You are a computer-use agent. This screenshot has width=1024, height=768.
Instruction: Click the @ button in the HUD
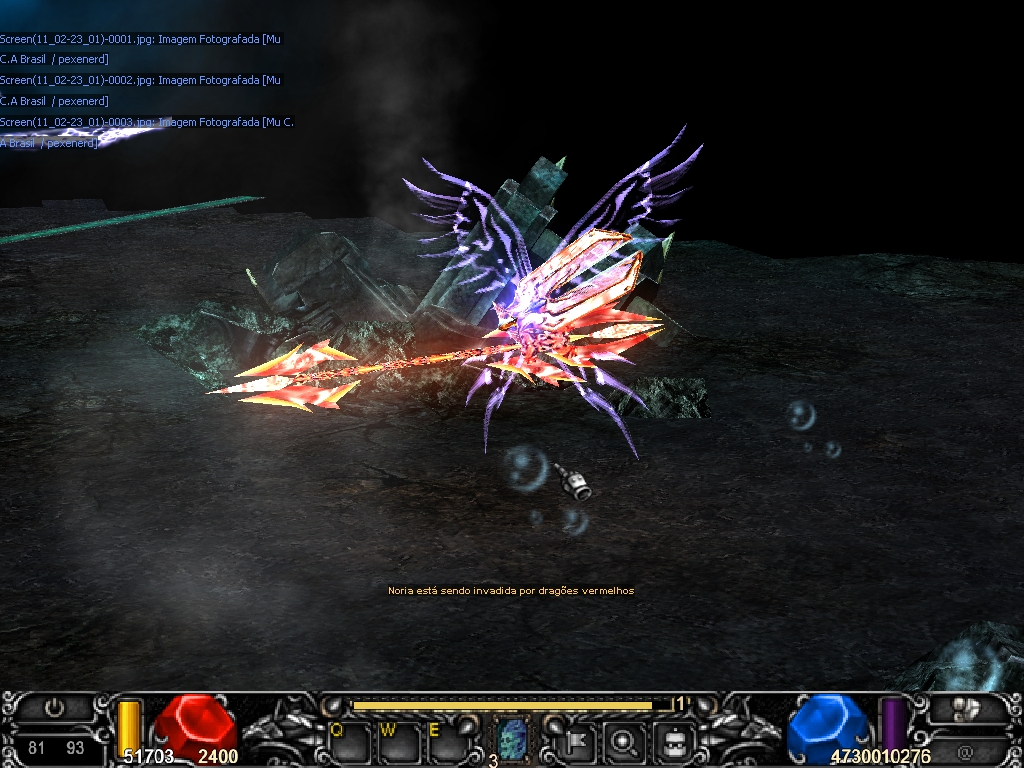pyautogui.click(x=964, y=751)
